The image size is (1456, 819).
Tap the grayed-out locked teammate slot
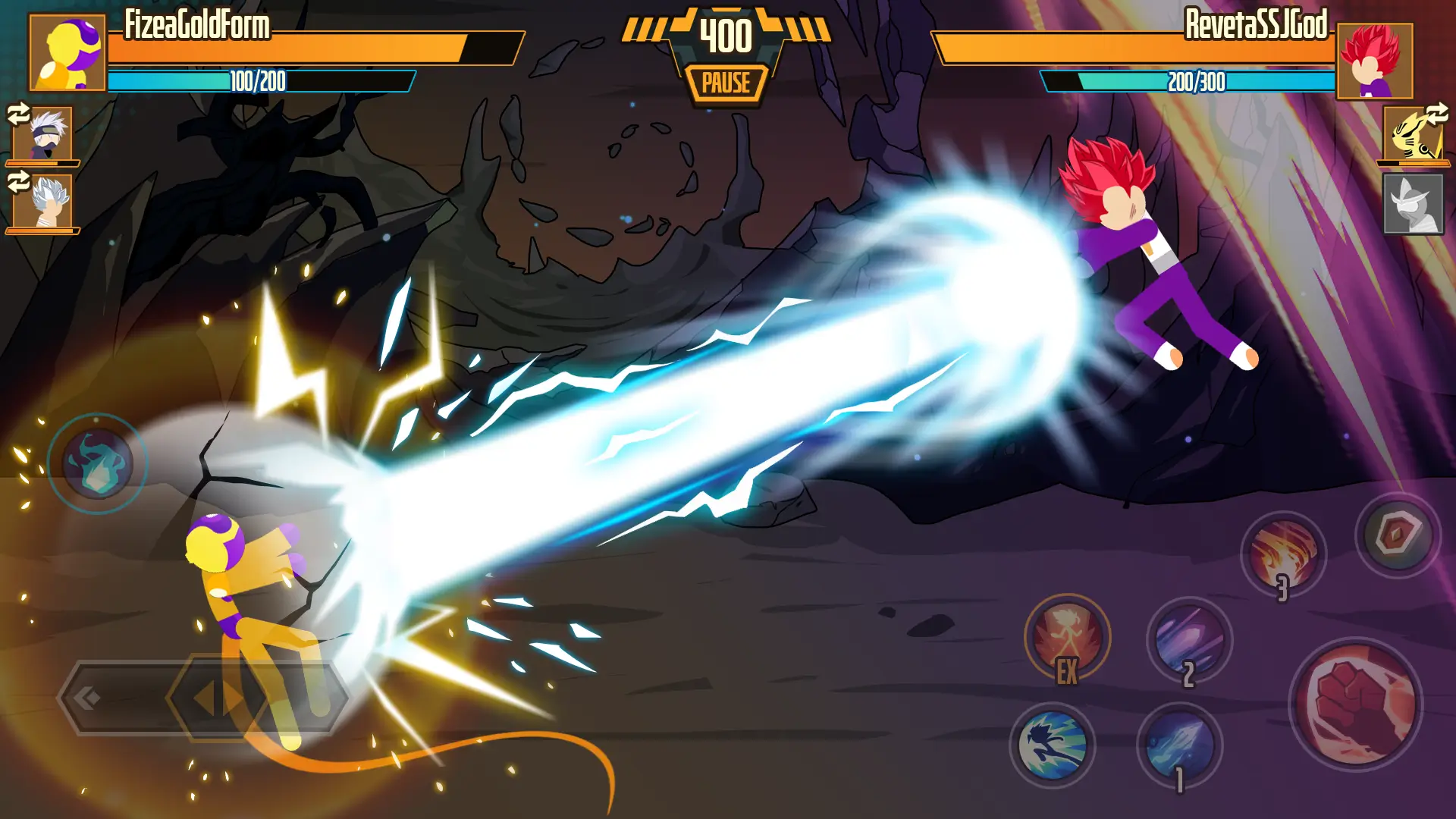[x=1415, y=205]
